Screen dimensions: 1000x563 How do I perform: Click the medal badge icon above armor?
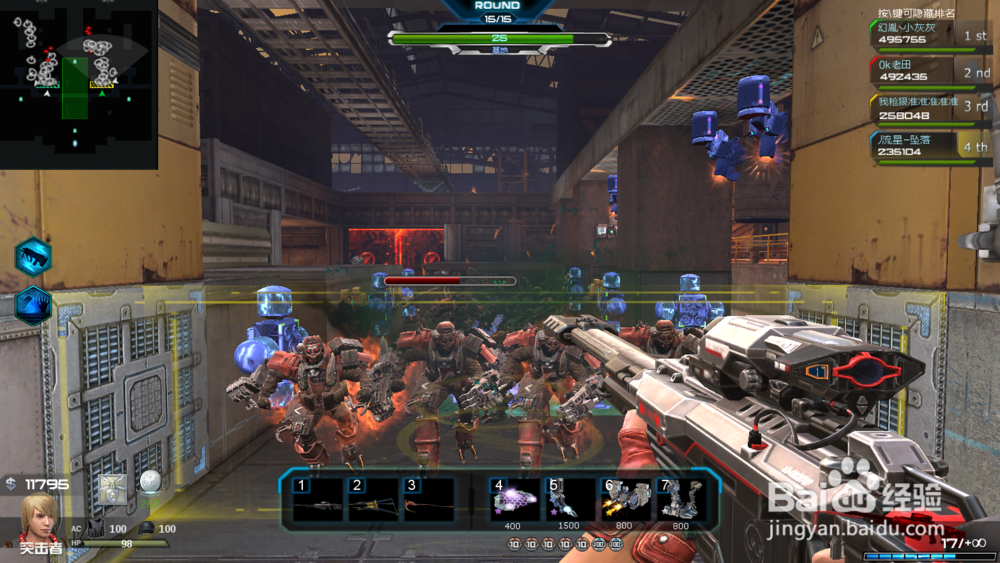click(112, 485)
